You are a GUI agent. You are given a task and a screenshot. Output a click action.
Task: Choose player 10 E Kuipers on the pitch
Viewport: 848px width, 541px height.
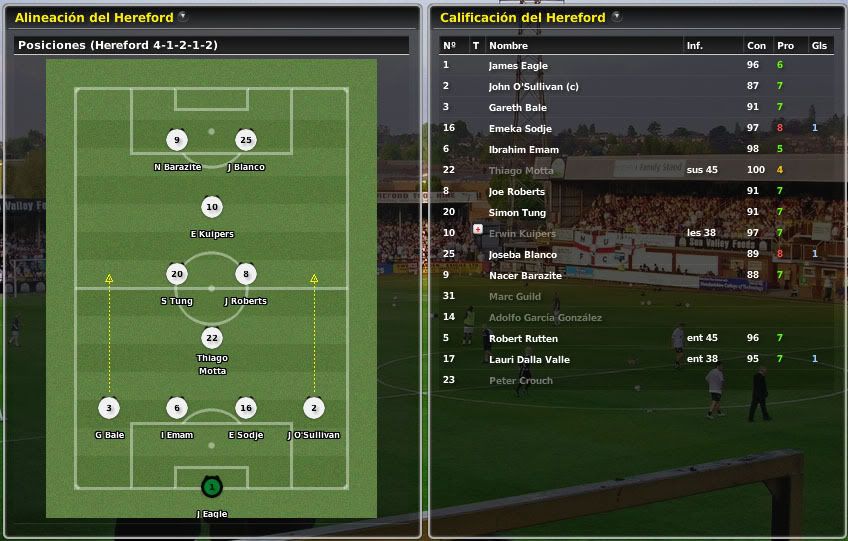pyautogui.click(x=211, y=208)
